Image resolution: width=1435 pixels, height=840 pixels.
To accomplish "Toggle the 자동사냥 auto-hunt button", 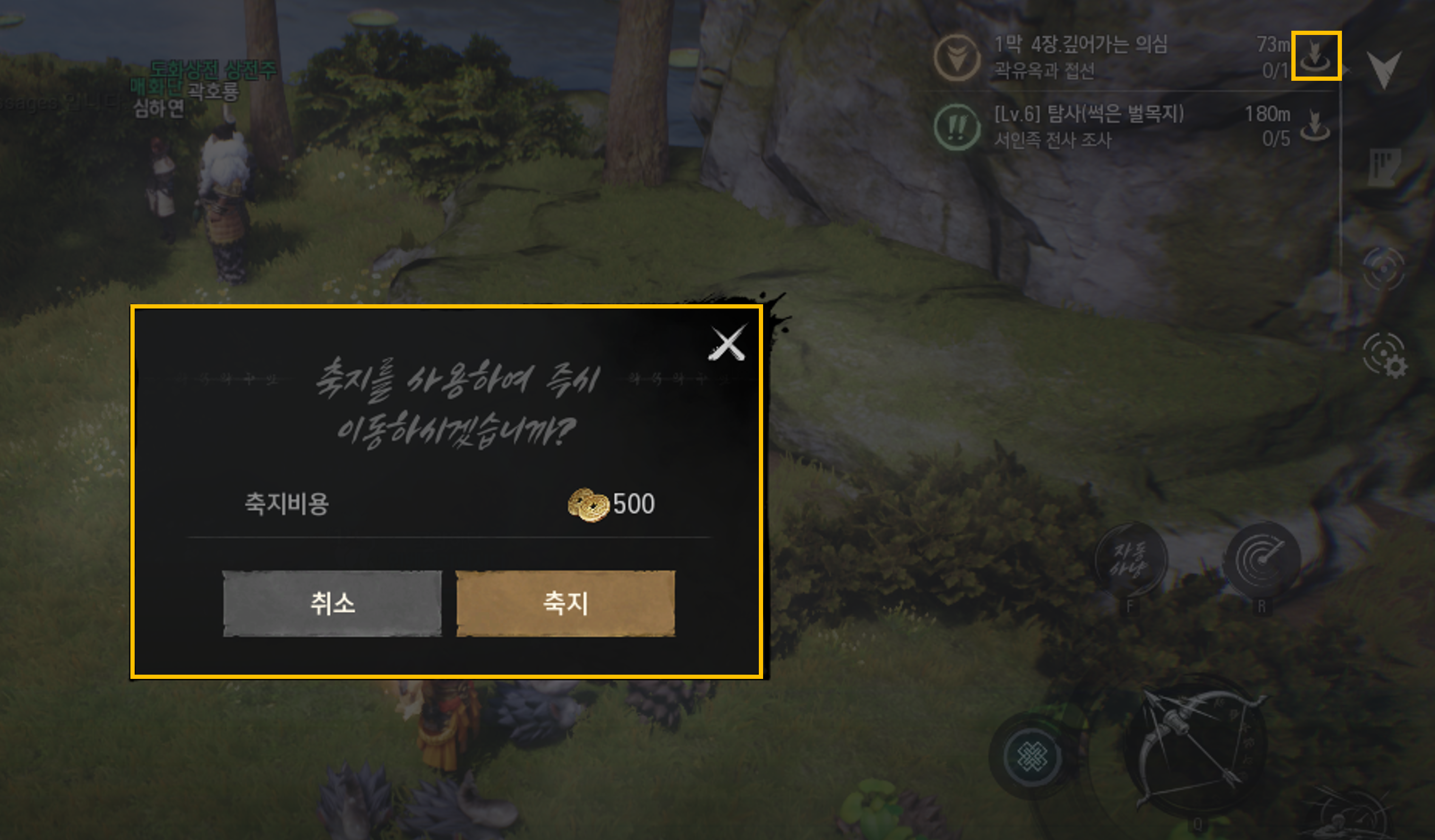I will pos(1131,560).
